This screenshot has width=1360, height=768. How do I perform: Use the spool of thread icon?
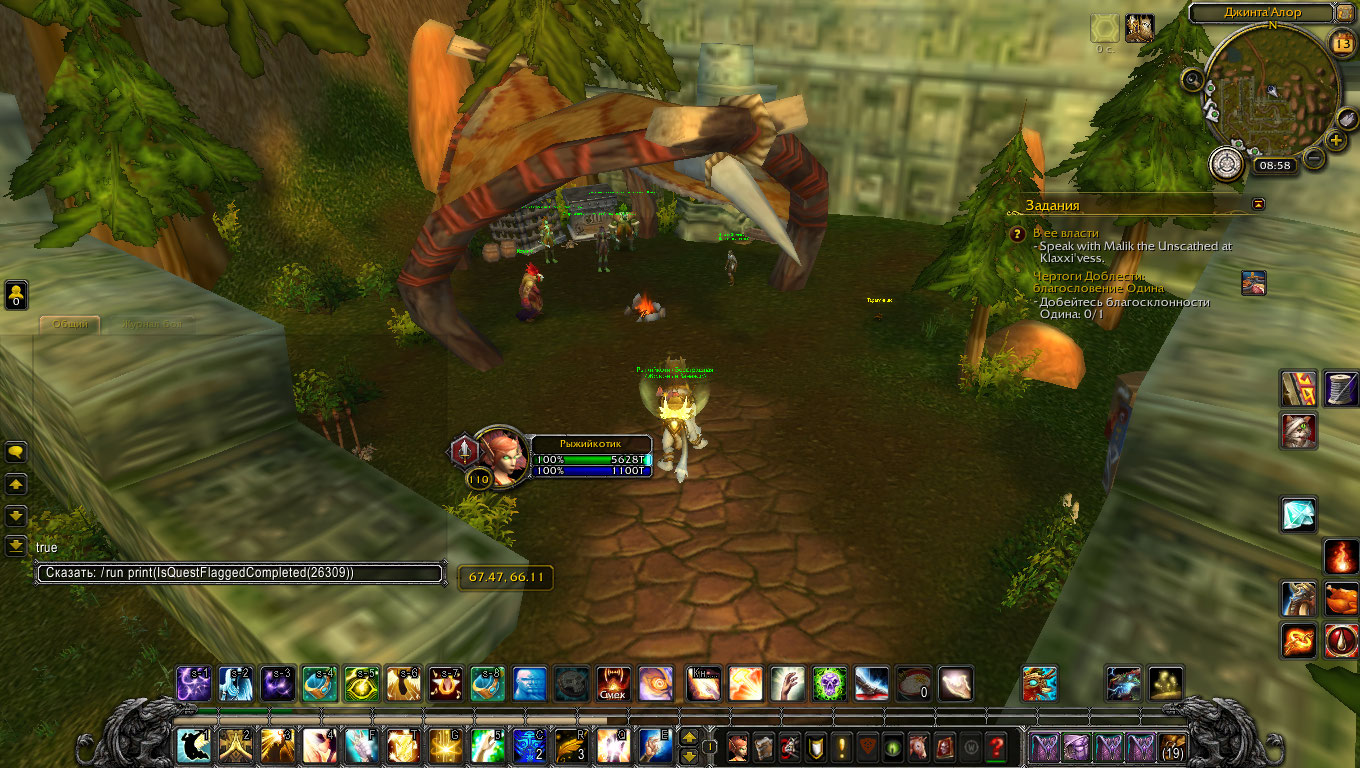[1342, 388]
